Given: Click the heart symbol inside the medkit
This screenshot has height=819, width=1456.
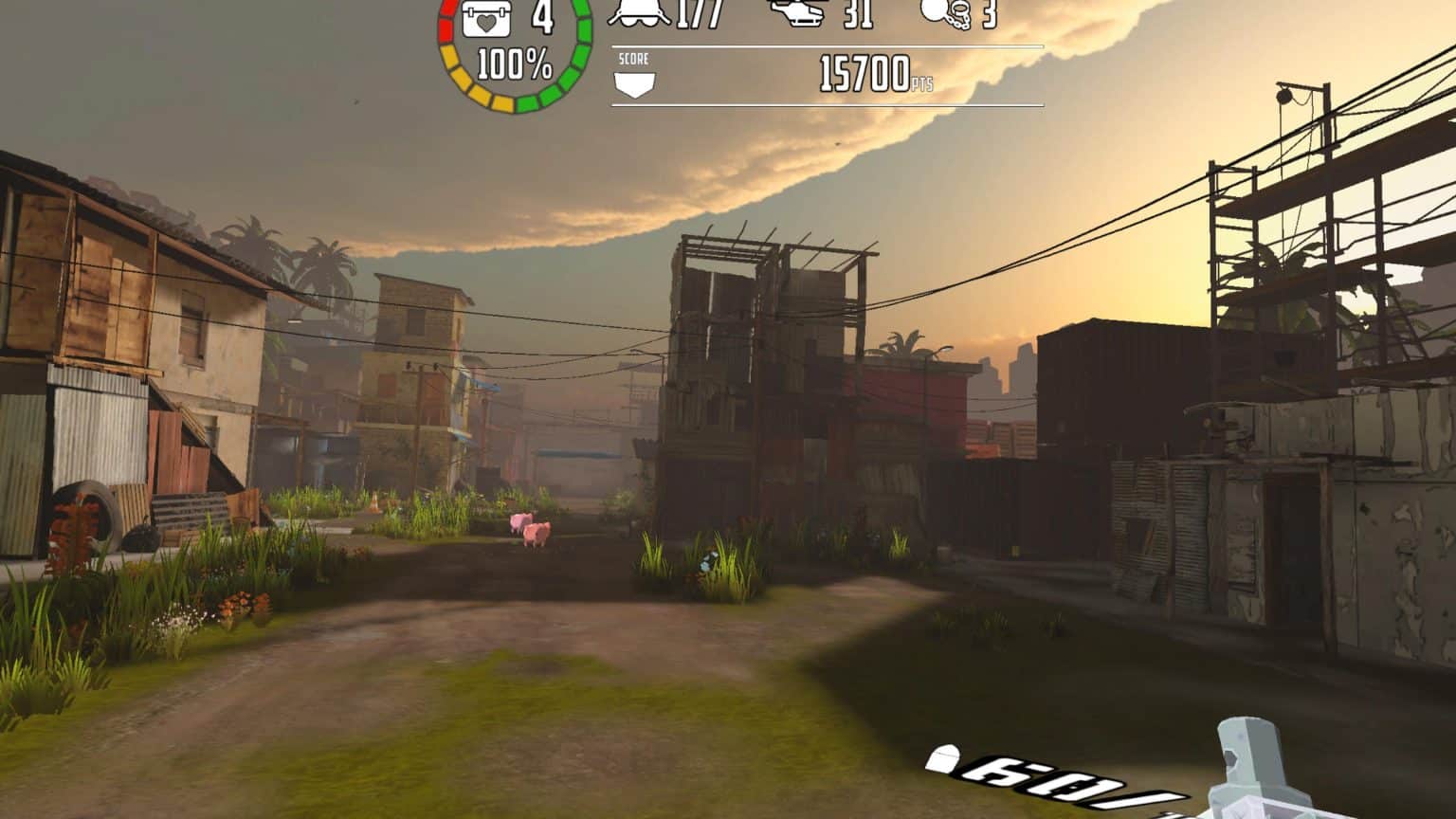Looking at the screenshot, I should pyautogui.click(x=486, y=25).
